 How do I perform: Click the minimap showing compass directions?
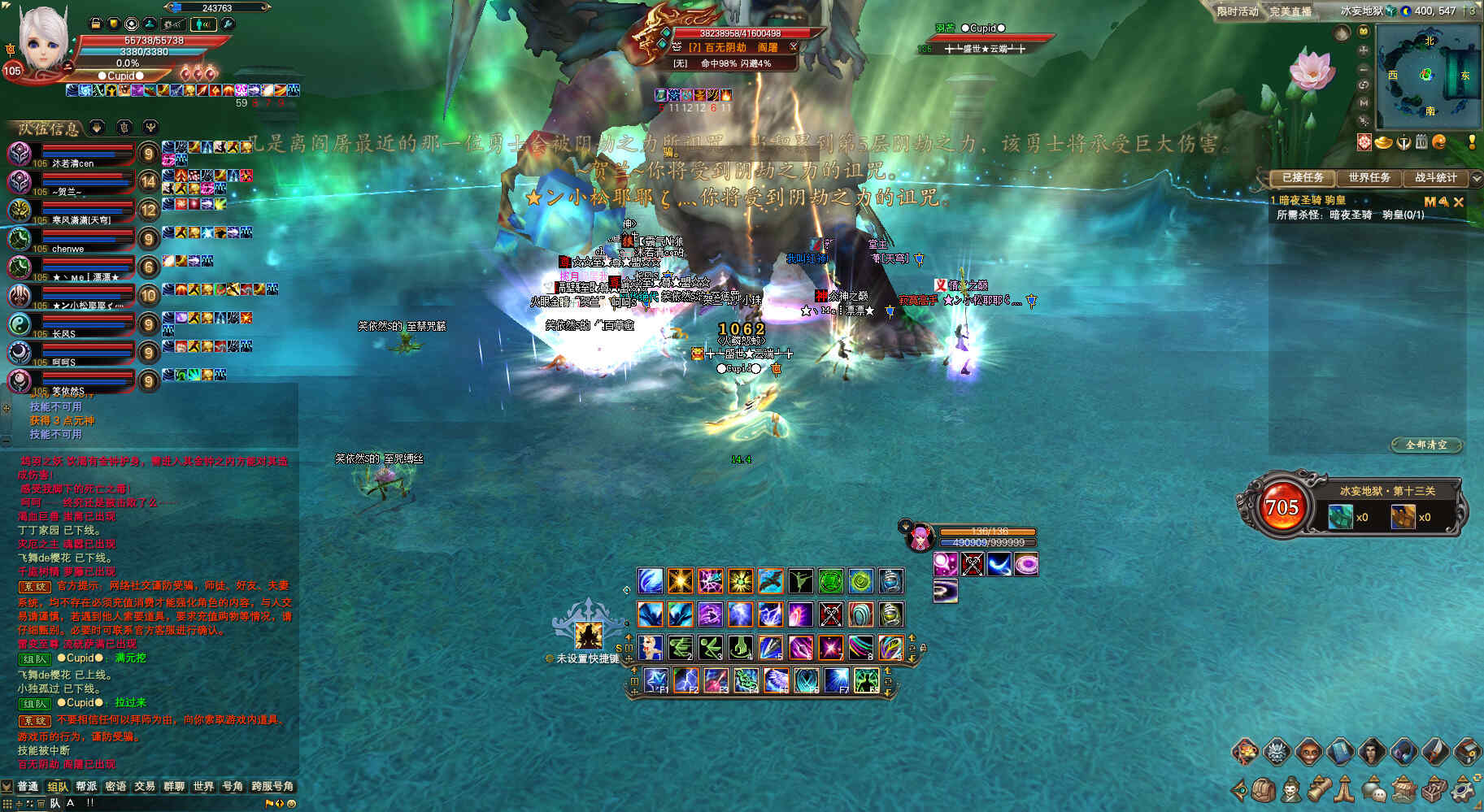[1429, 75]
